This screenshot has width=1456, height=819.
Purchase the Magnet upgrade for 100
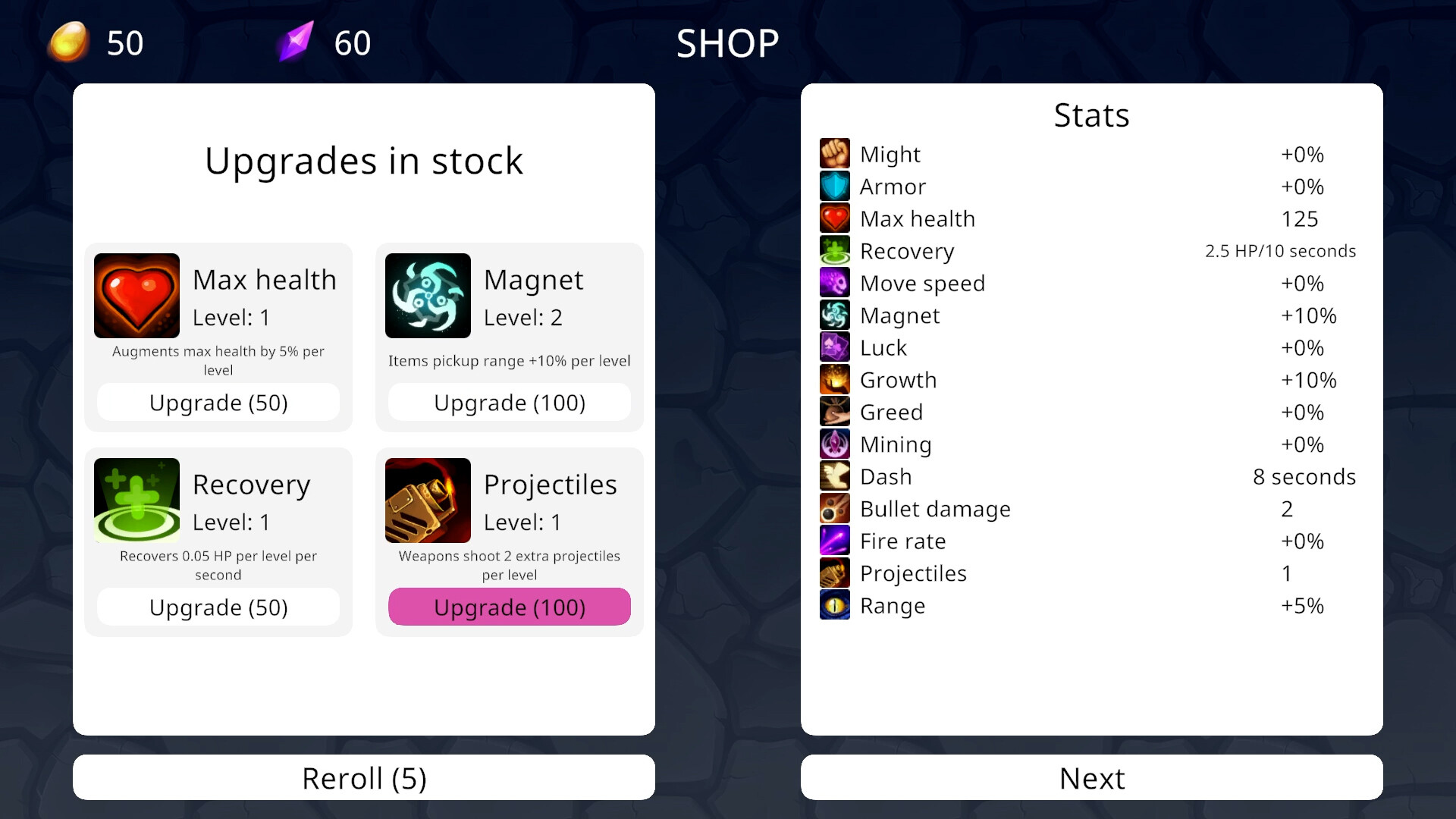510,403
